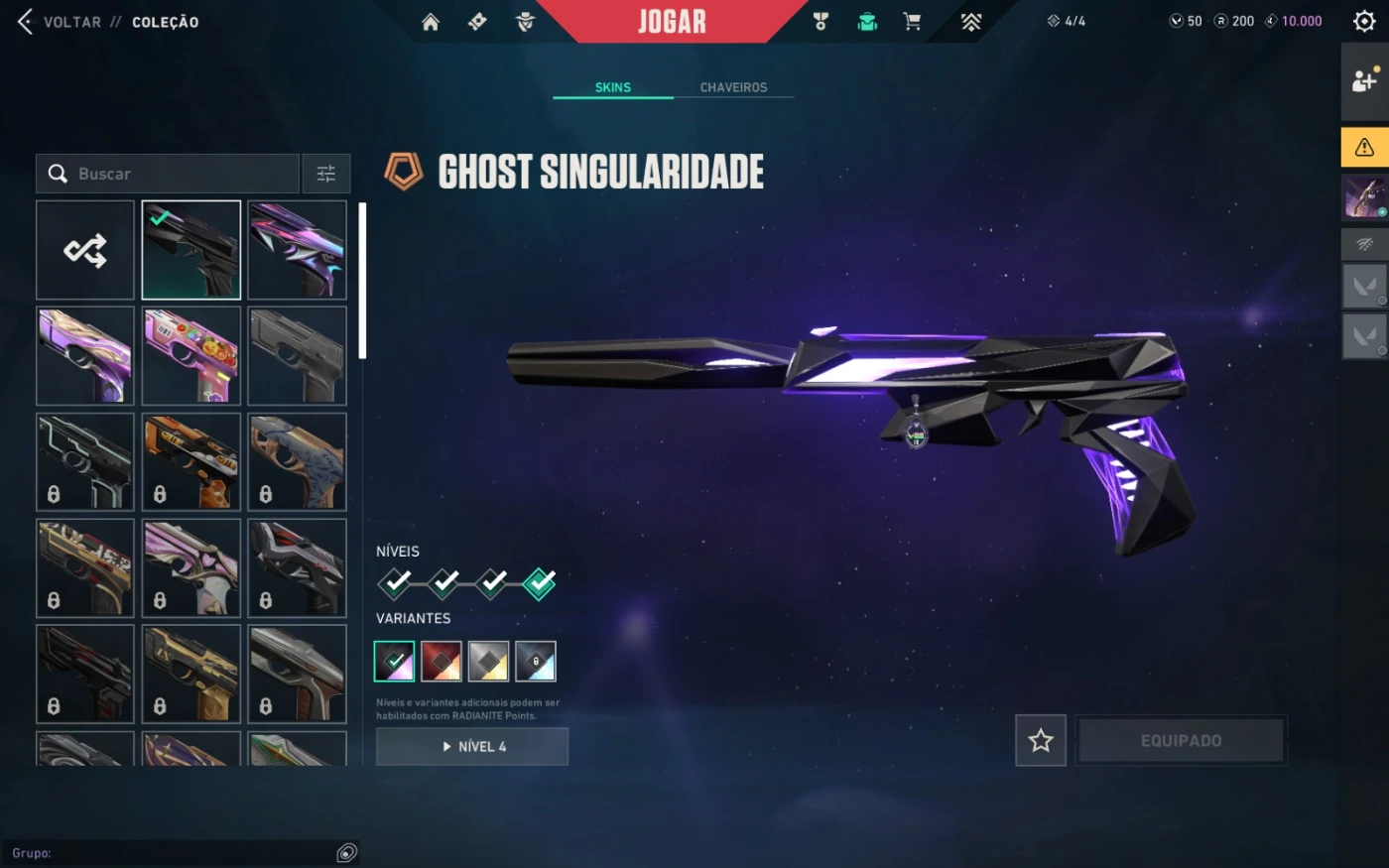The height and width of the screenshot is (868, 1389).
Task: Open the home screen icon
Action: pyautogui.click(x=431, y=22)
